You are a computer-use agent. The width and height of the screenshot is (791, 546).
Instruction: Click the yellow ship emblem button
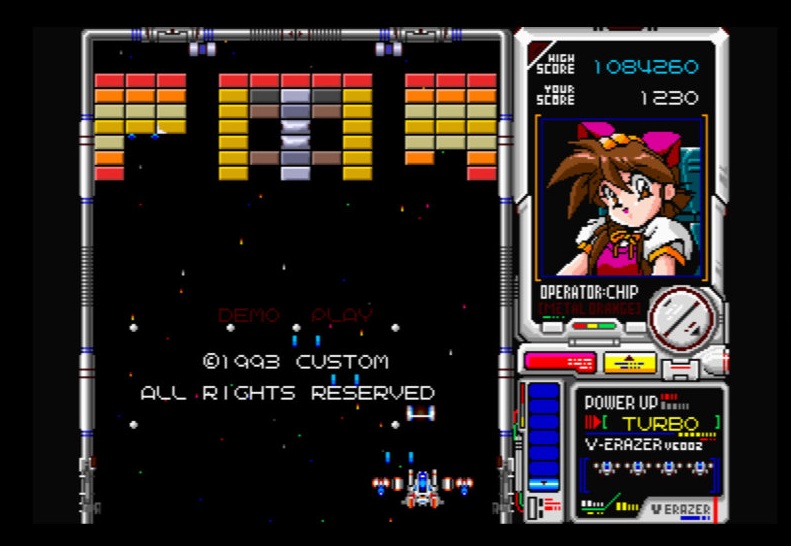pos(630,361)
